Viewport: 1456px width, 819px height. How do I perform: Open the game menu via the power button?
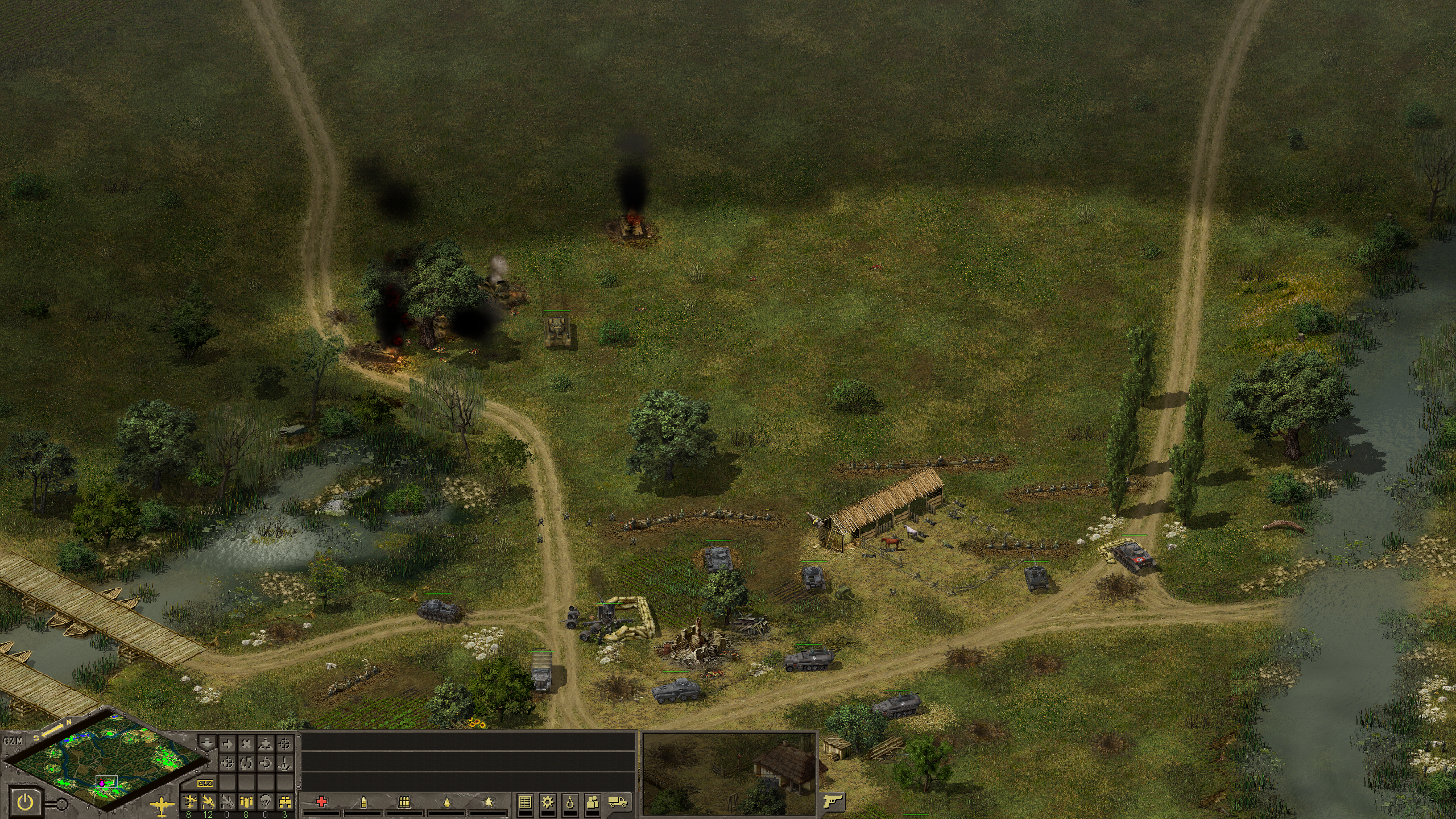point(25,803)
